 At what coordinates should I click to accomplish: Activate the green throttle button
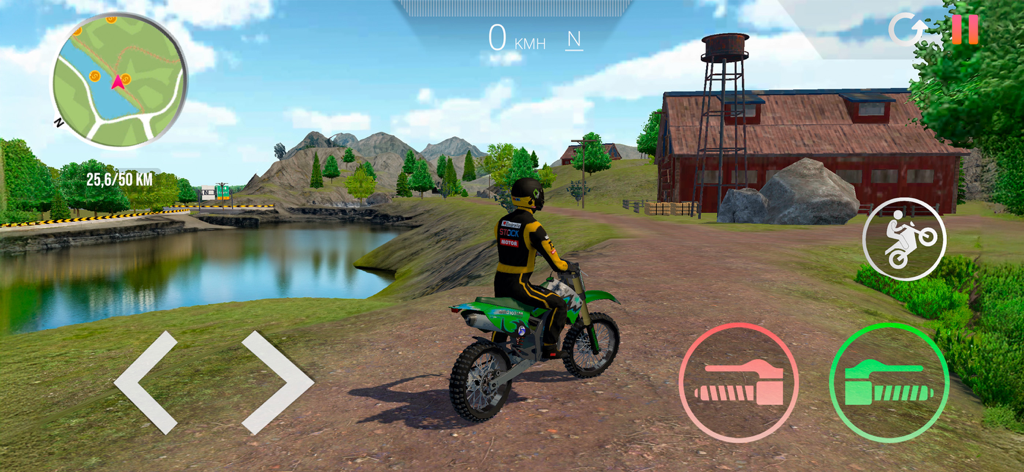click(888, 382)
